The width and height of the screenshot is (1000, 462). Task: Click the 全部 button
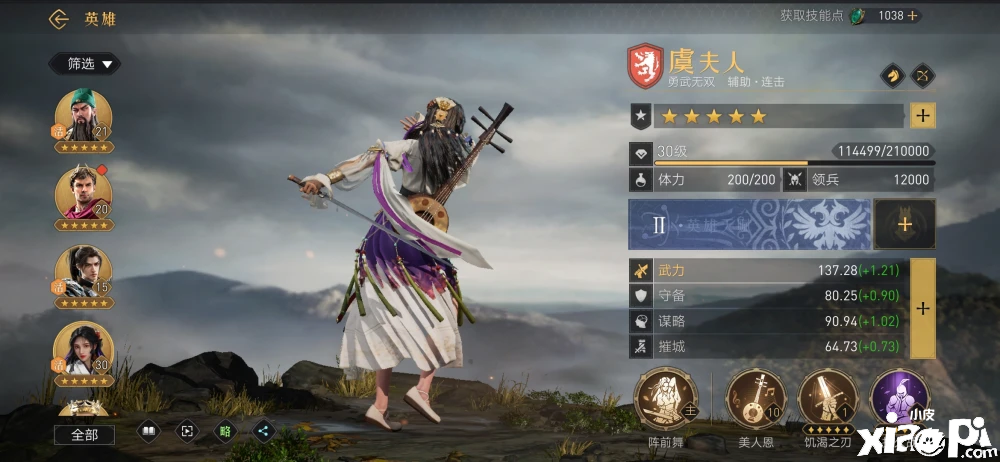point(84,435)
